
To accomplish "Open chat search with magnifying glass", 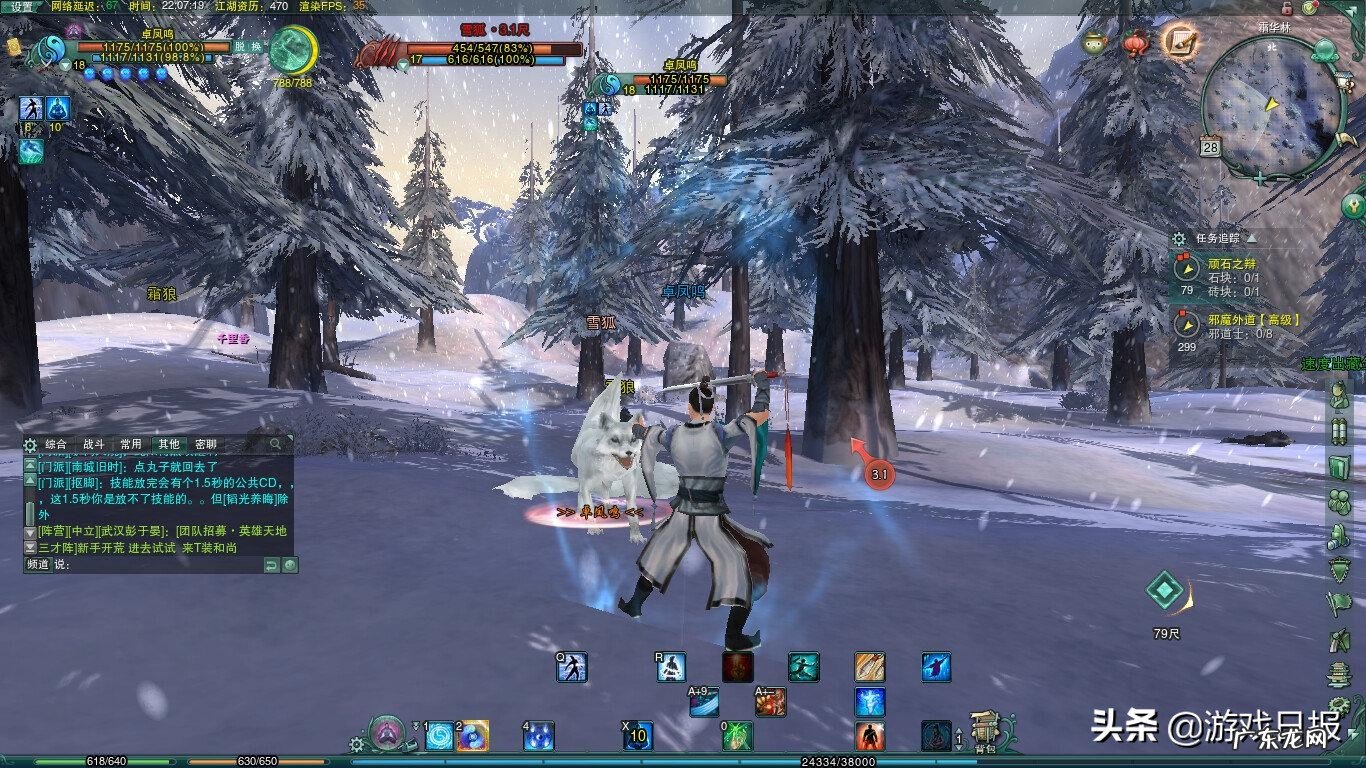I will [275, 444].
